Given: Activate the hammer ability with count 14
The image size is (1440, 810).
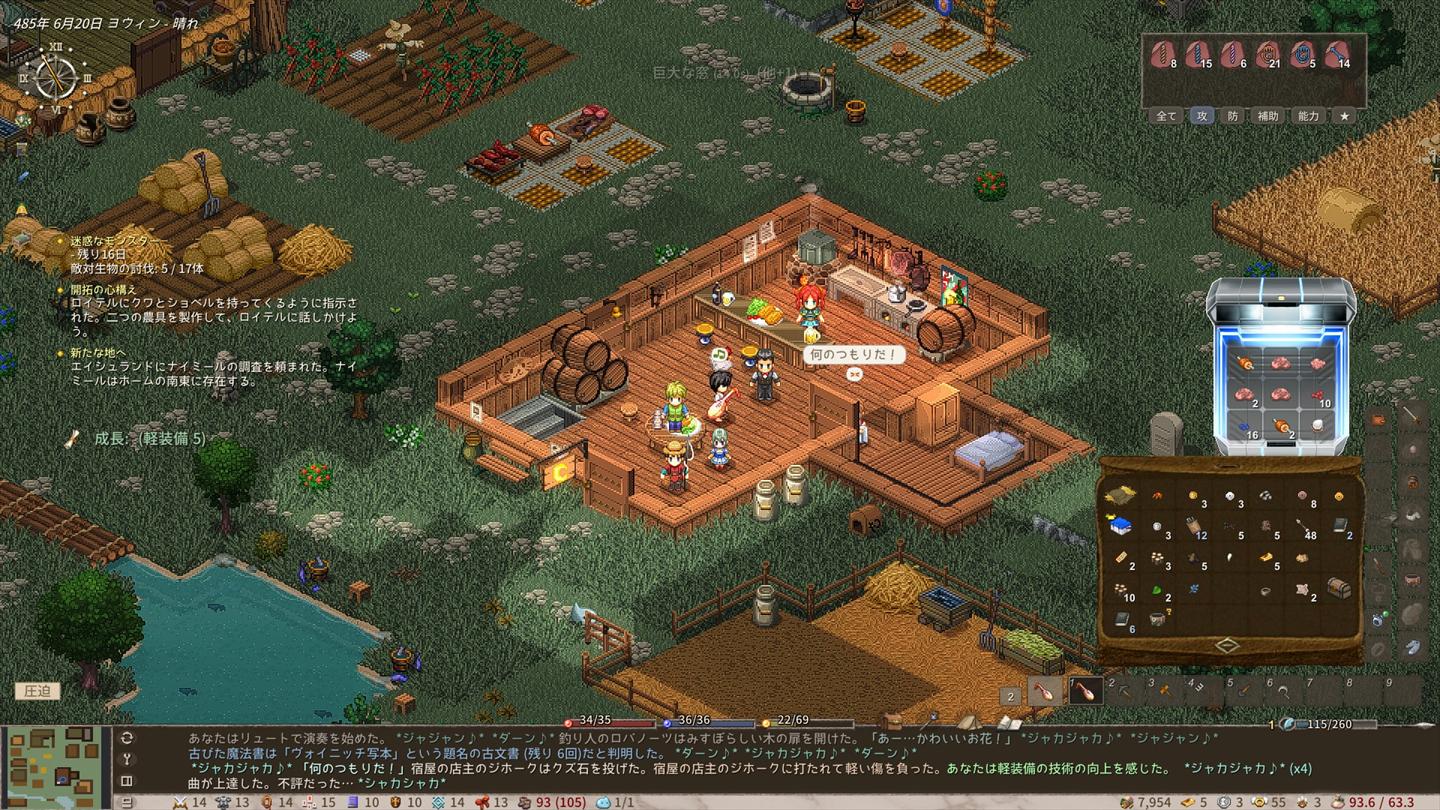Looking at the screenshot, I should tap(1337, 54).
